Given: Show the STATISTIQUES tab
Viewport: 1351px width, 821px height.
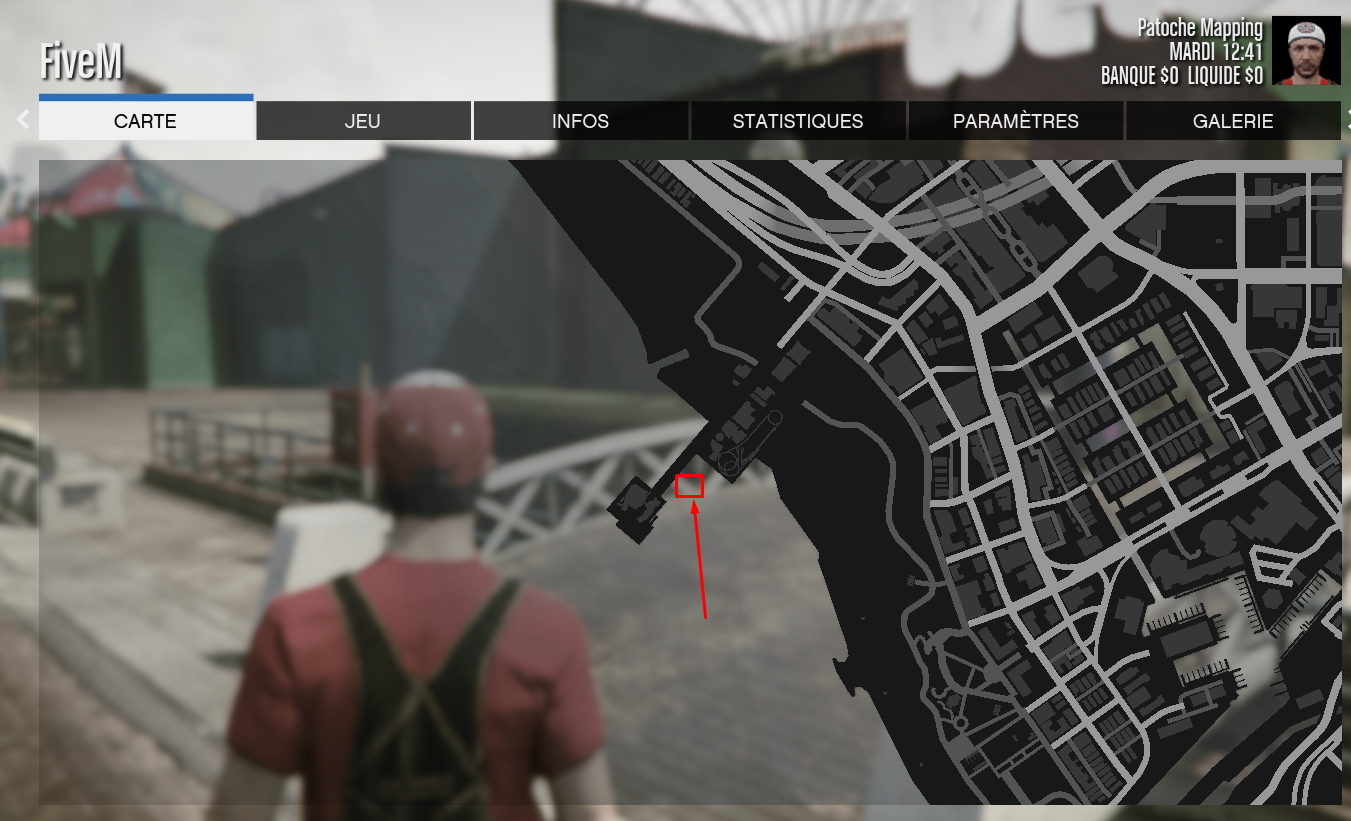Looking at the screenshot, I should tap(798, 121).
